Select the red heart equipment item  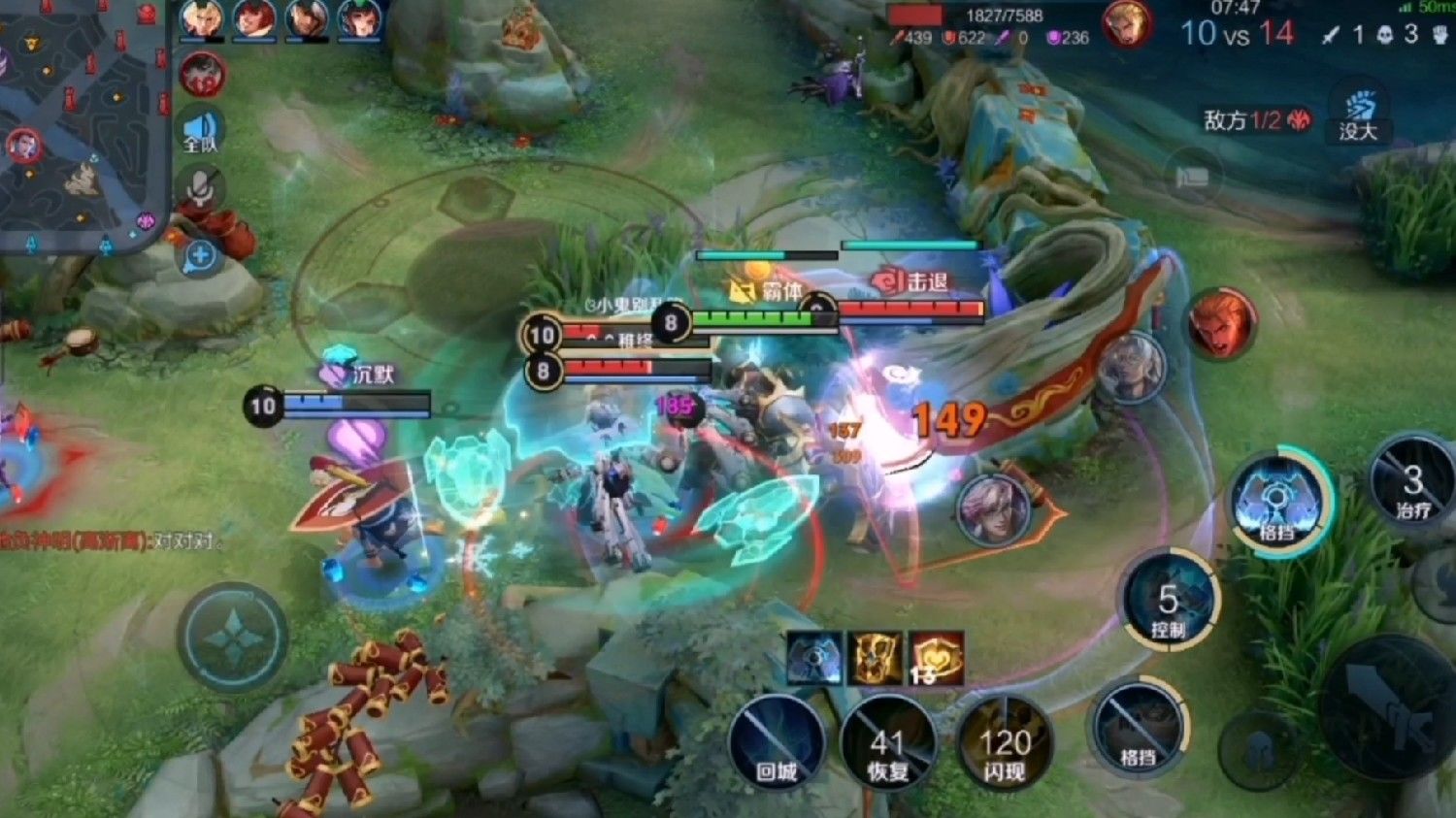pyautogui.click(x=936, y=658)
